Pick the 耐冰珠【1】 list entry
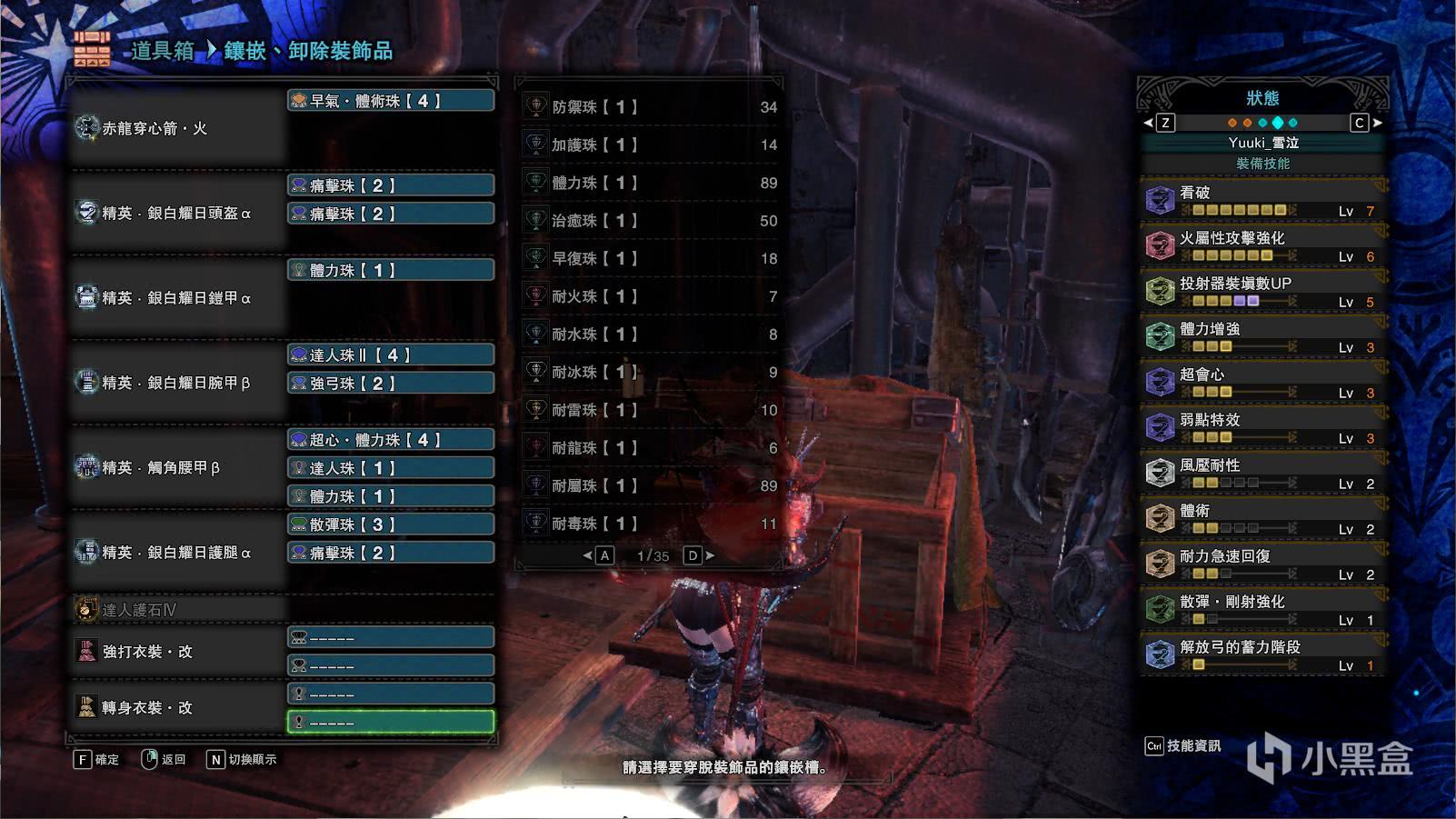The width and height of the screenshot is (1456, 819). tap(651, 373)
